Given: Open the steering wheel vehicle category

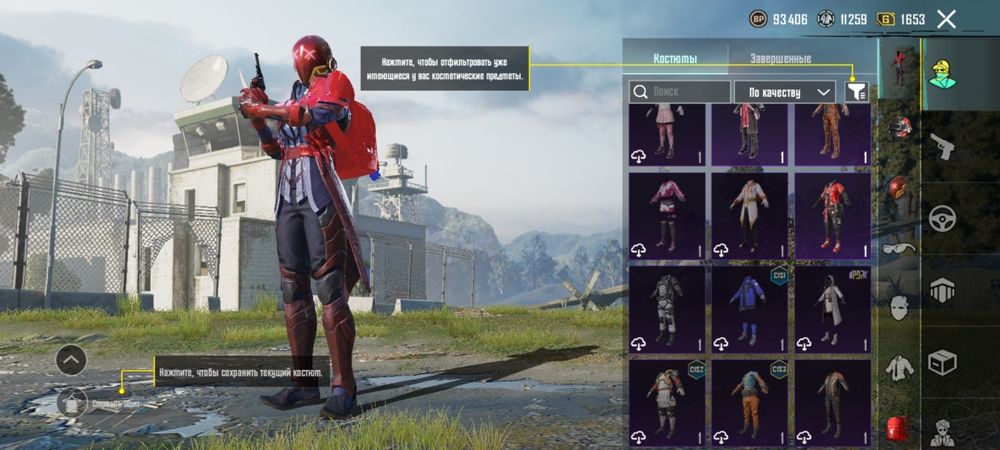Looking at the screenshot, I should pos(941,218).
